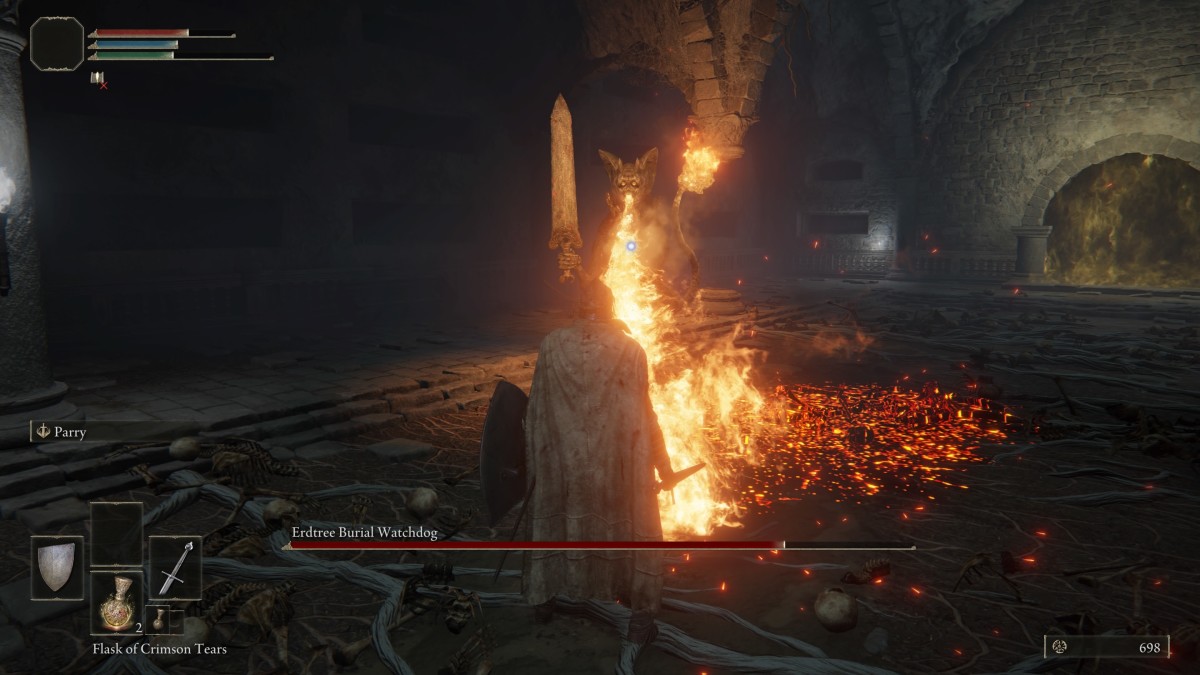
Task: Click the empty spell slot above the flask
Action: (116, 534)
